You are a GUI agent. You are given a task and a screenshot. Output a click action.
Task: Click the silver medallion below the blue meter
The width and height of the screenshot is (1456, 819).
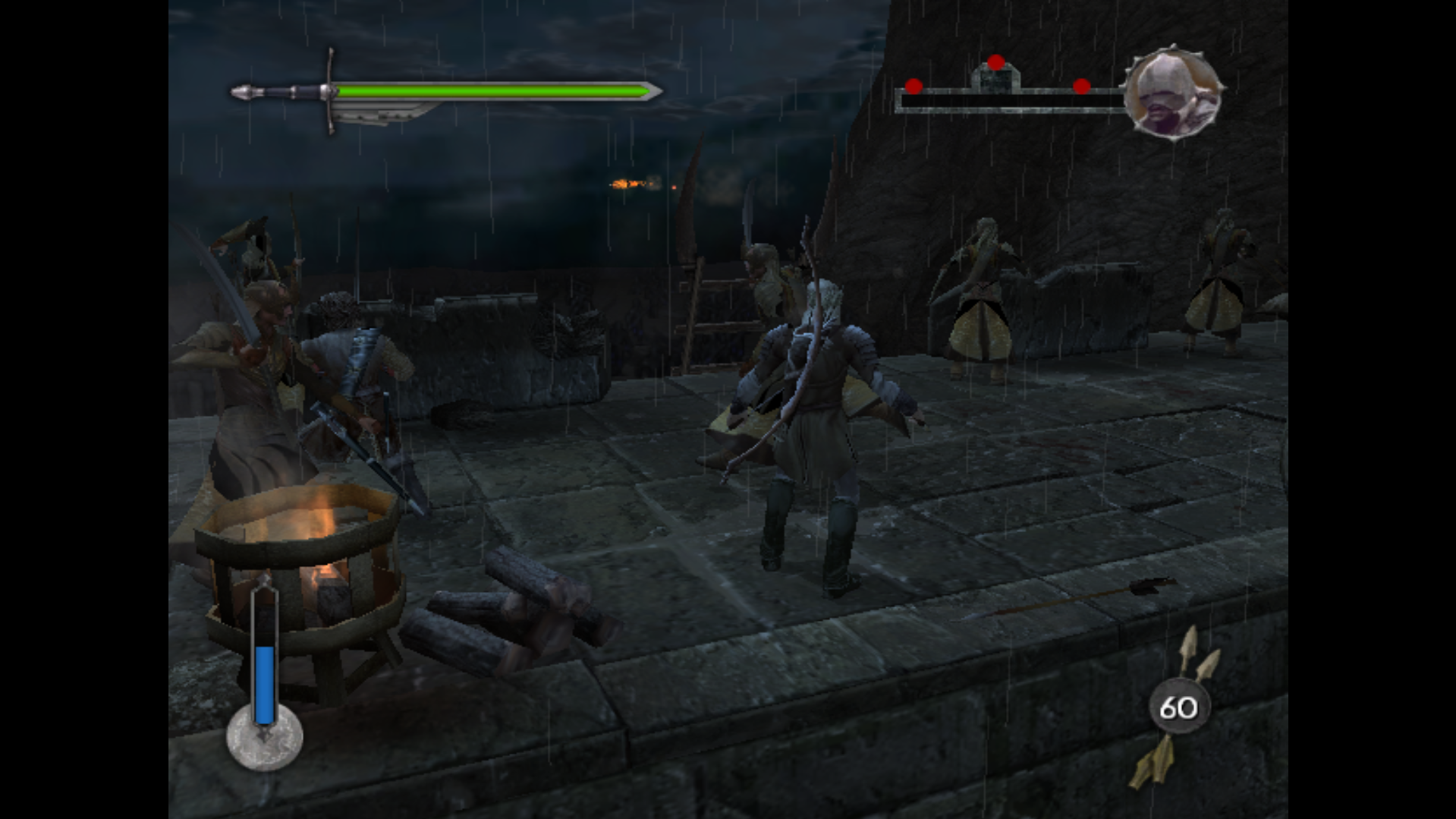point(265,739)
